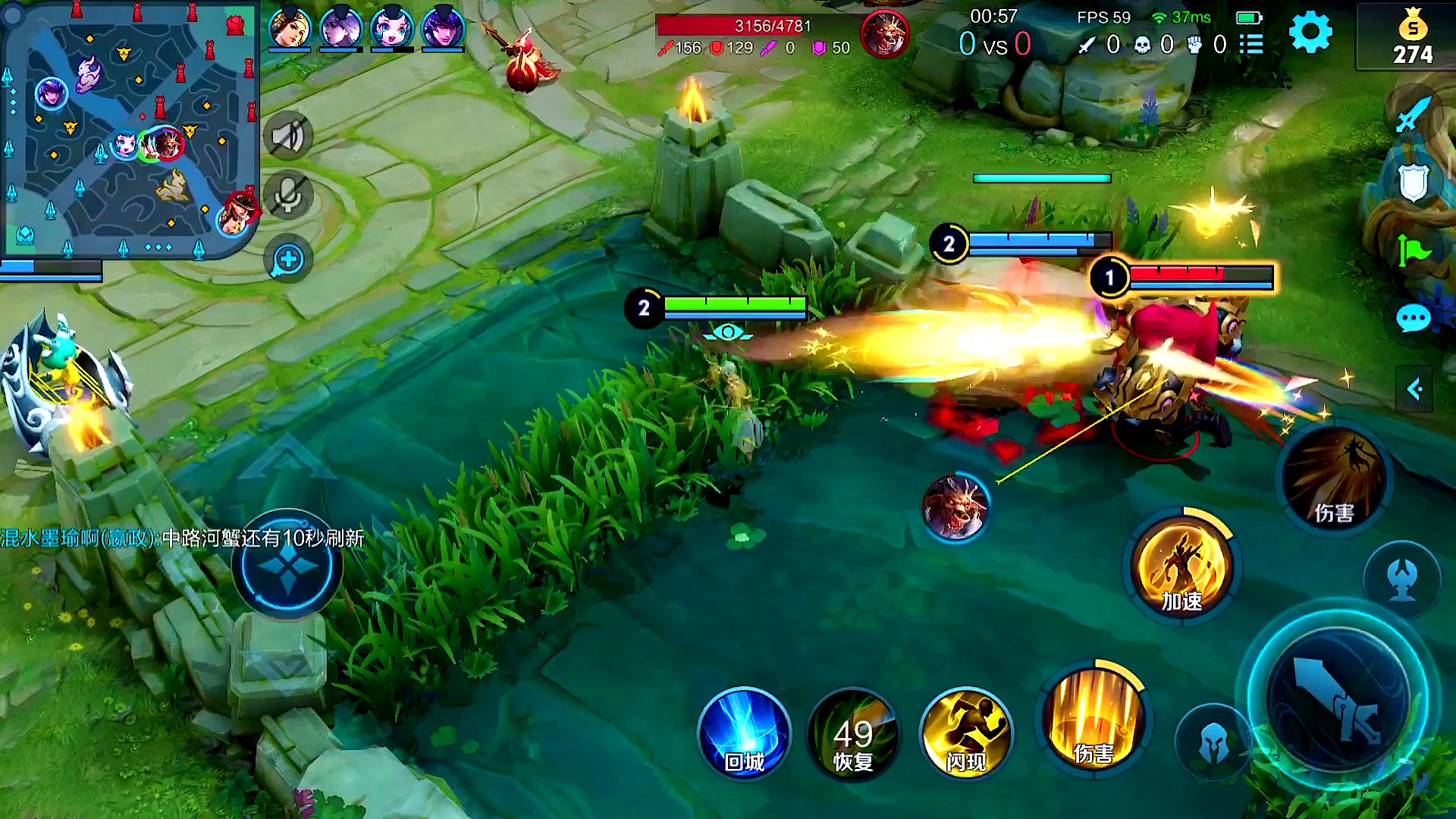The width and height of the screenshot is (1456, 819).
Task: Open the scoreboard list icon
Action: point(1251,45)
